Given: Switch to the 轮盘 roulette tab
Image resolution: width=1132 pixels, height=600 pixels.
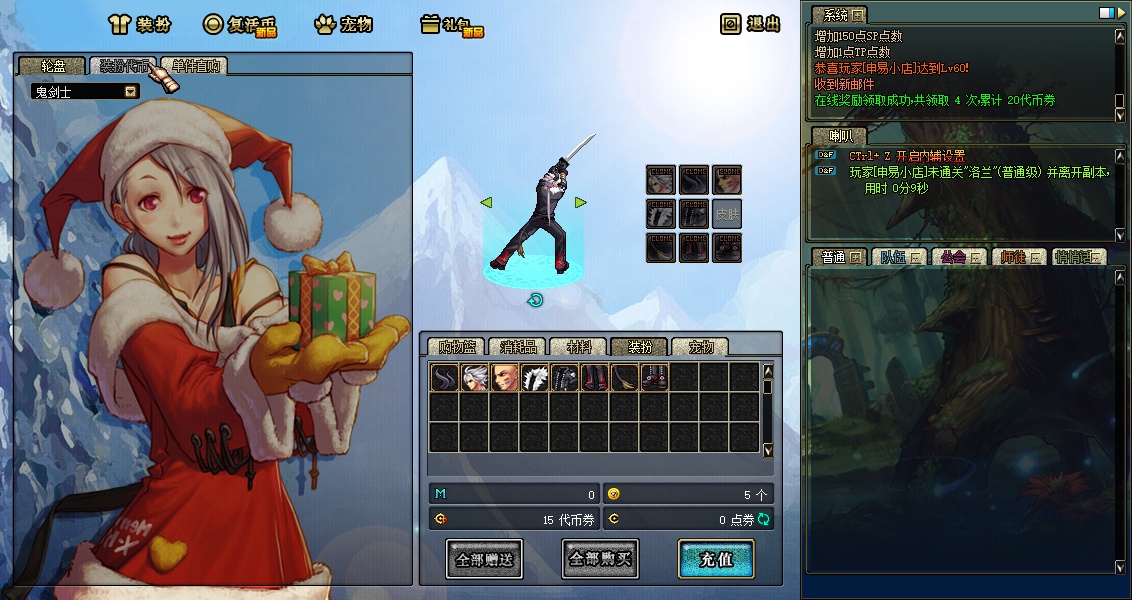Looking at the screenshot, I should (x=51, y=67).
